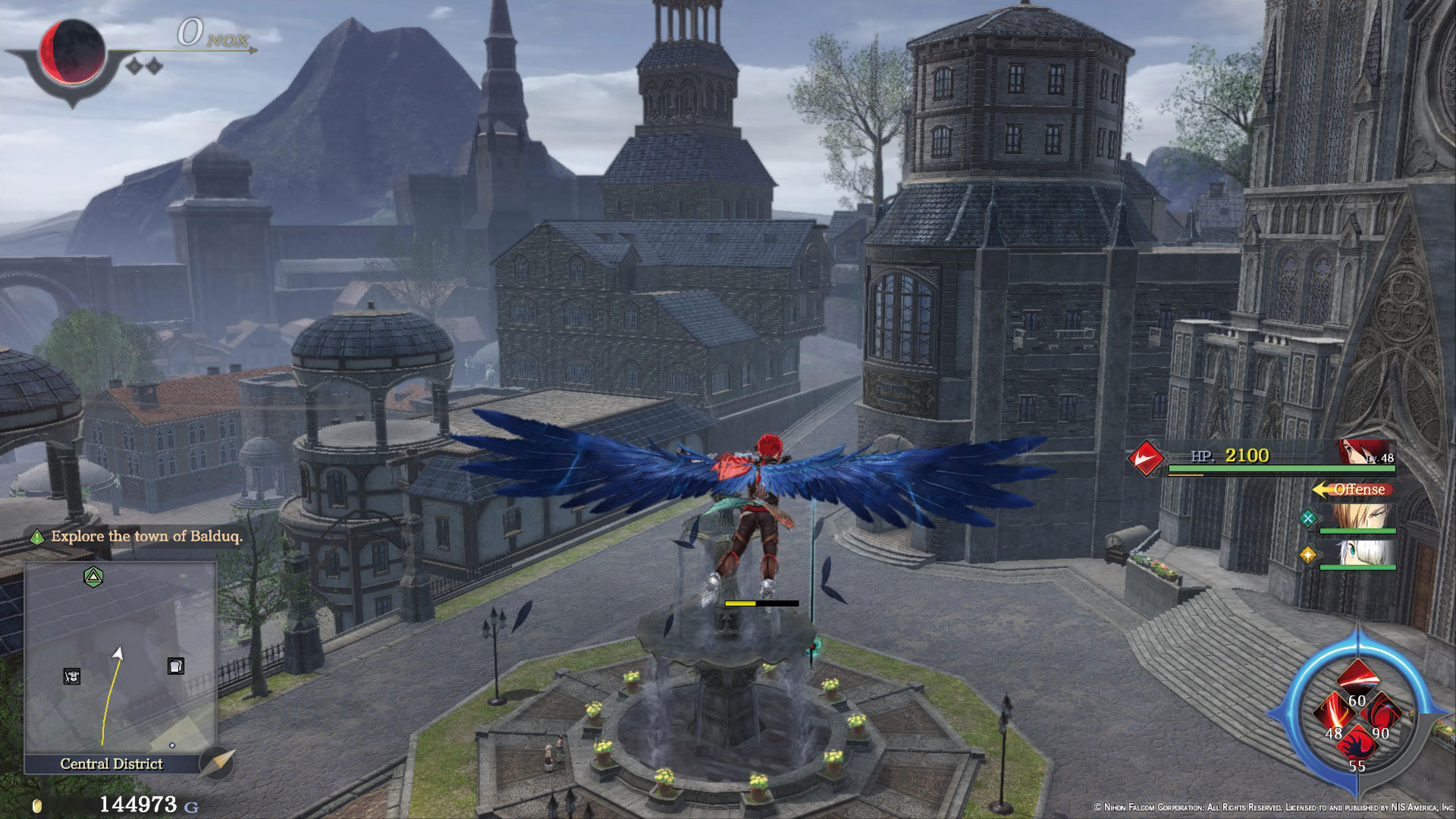Select the 'Explore the town of Balduq' objective
This screenshot has height=819, width=1456.
[146, 537]
